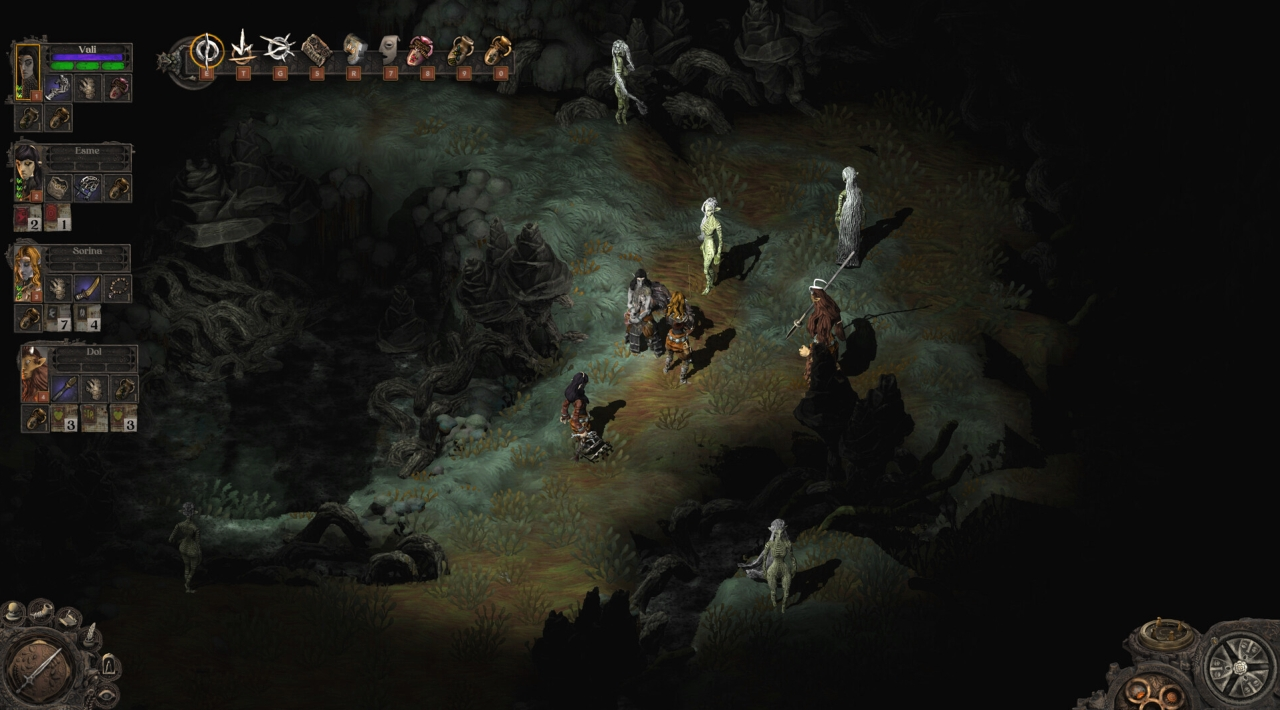Choose Sorina's bead necklace slot
Viewport: 1280px width, 710px height.
tap(118, 288)
